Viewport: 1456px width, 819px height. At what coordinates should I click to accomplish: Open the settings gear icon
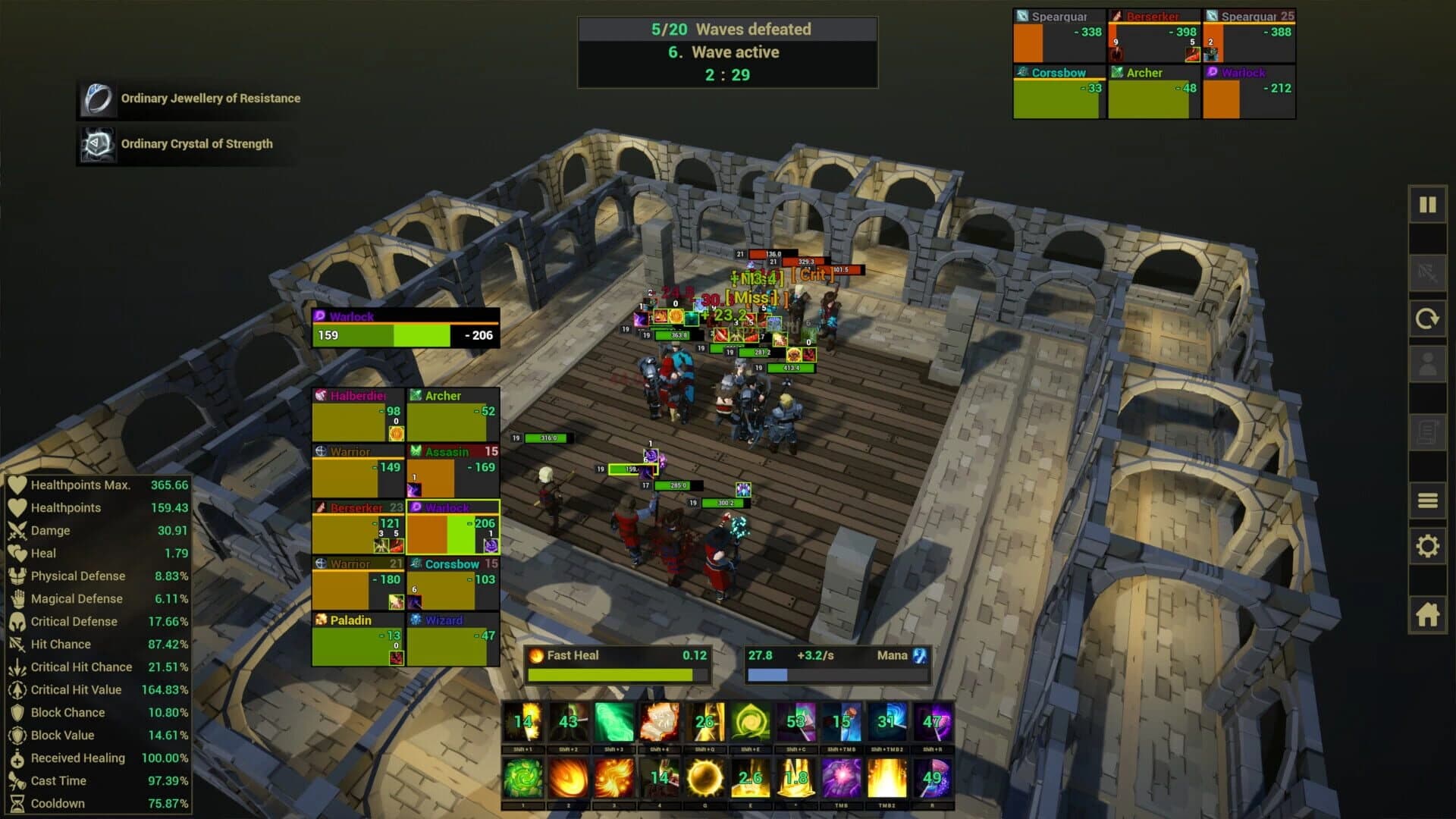coord(1428,546)
